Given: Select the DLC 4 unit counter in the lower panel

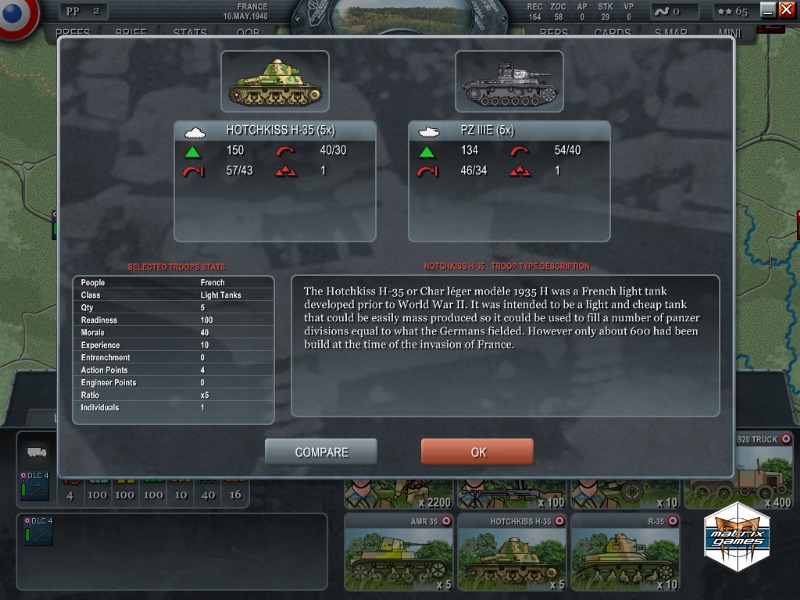Looking at the screenshot, I should click(x=36, y=484).
